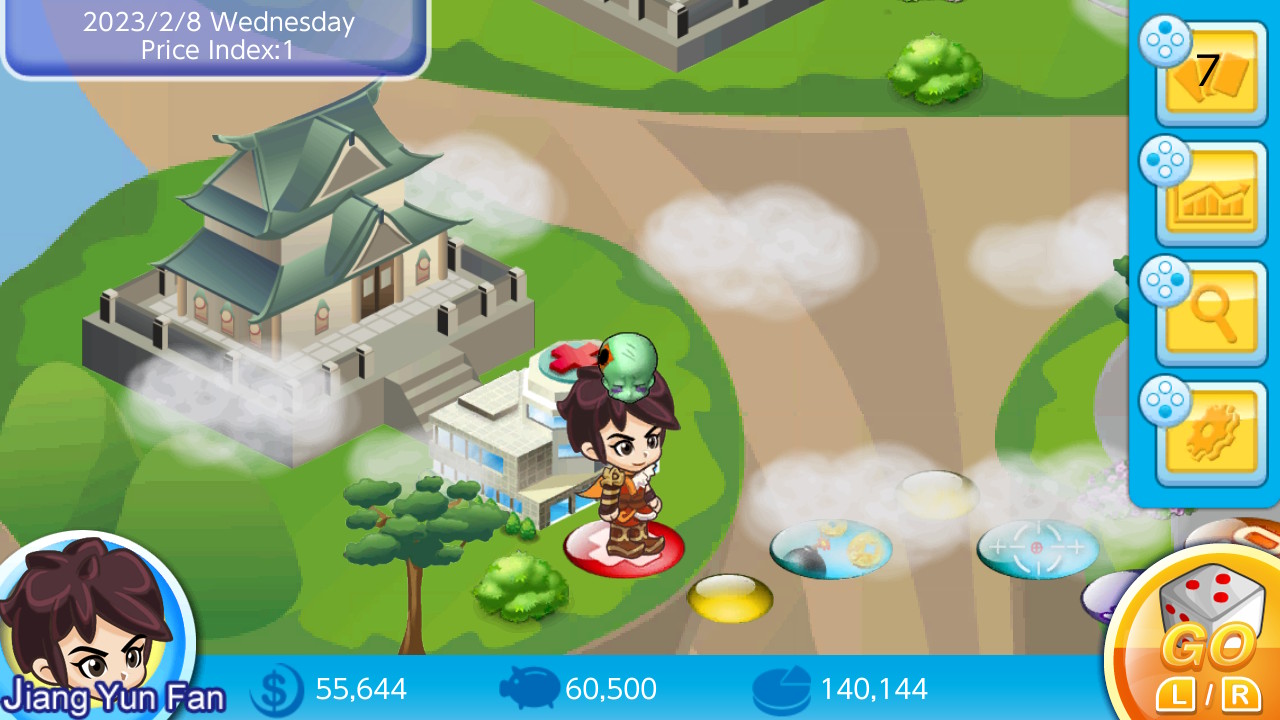Screen dimensions: 1280x720
Task: Toggle the controller badge on the search button
Action: [x=1166, y=284]
